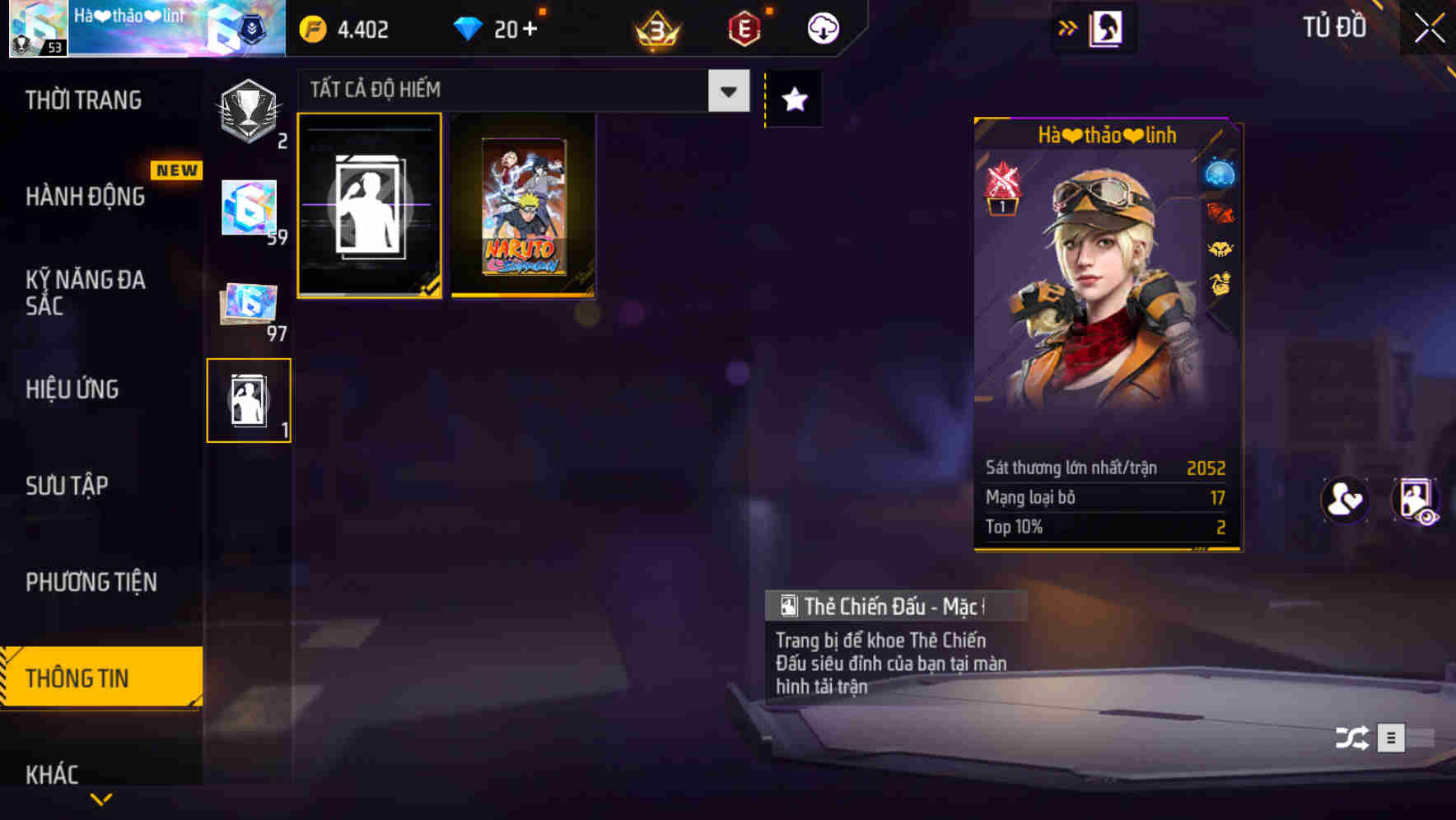Toggle the star favorites filter
Viewport: 1456px width, 820px height.
pyautogui.click(x=793, y=100)
